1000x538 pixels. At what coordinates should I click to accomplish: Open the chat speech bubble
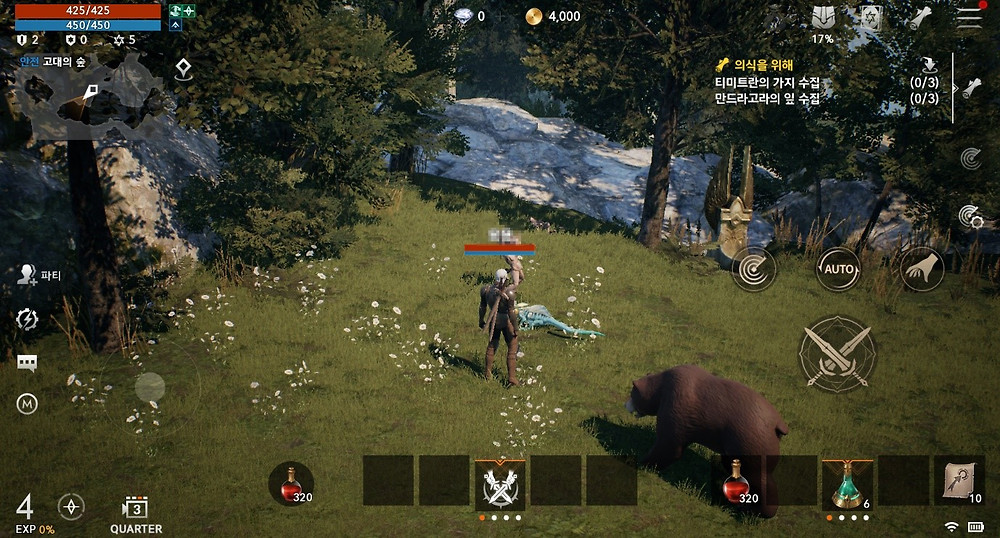(27, 363)
